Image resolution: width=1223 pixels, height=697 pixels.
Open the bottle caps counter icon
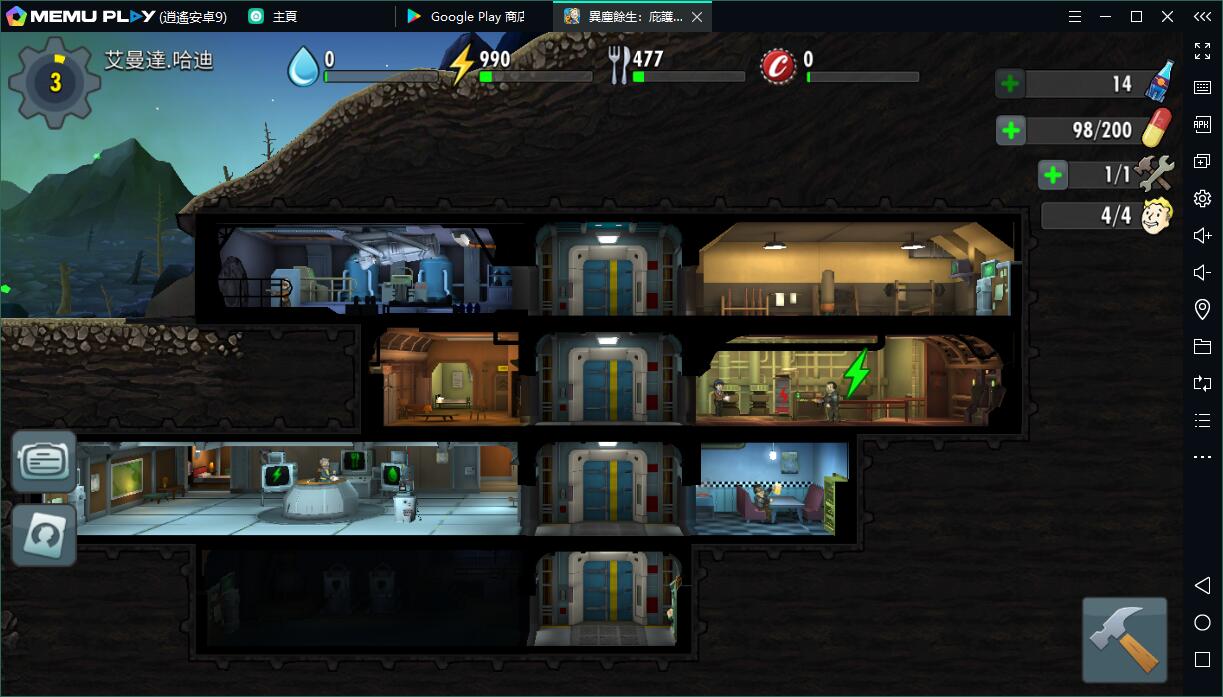(x=777, y=67)
